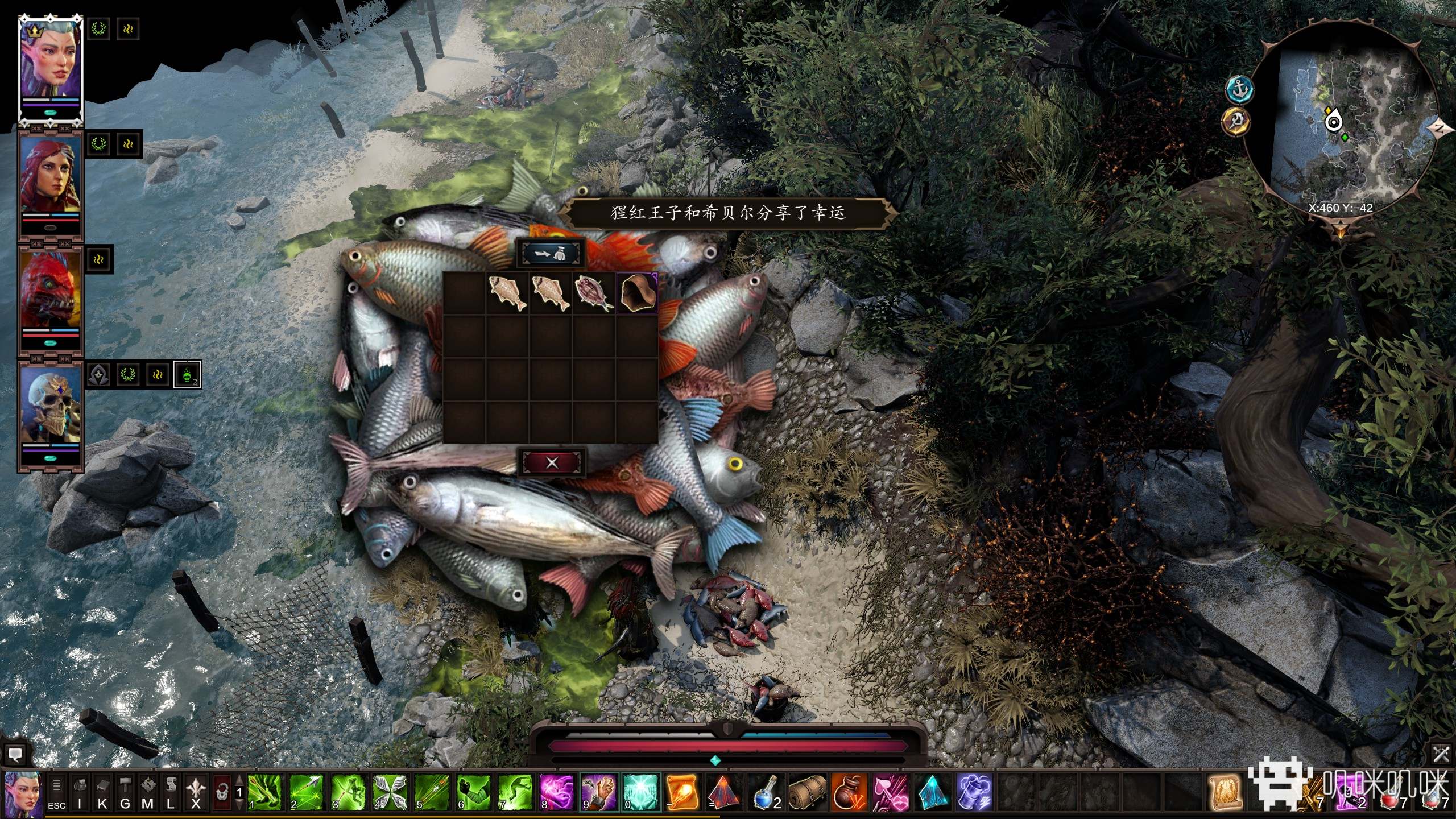Open the ESC game menu button
Image resolution: width=1456 pixels, height=819 pixels.
[56, 792]
